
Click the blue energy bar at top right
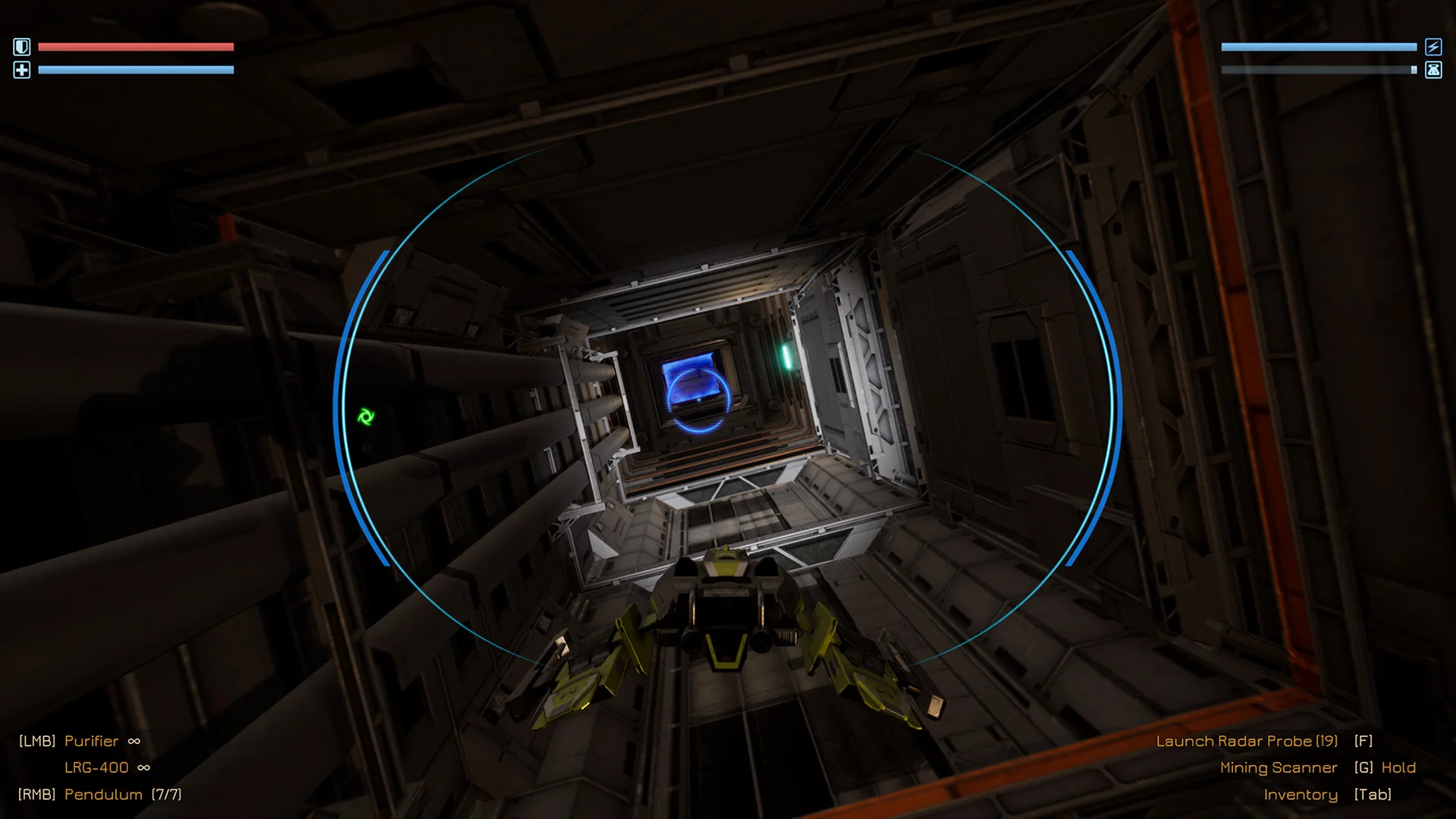(x=1319, y=47)
